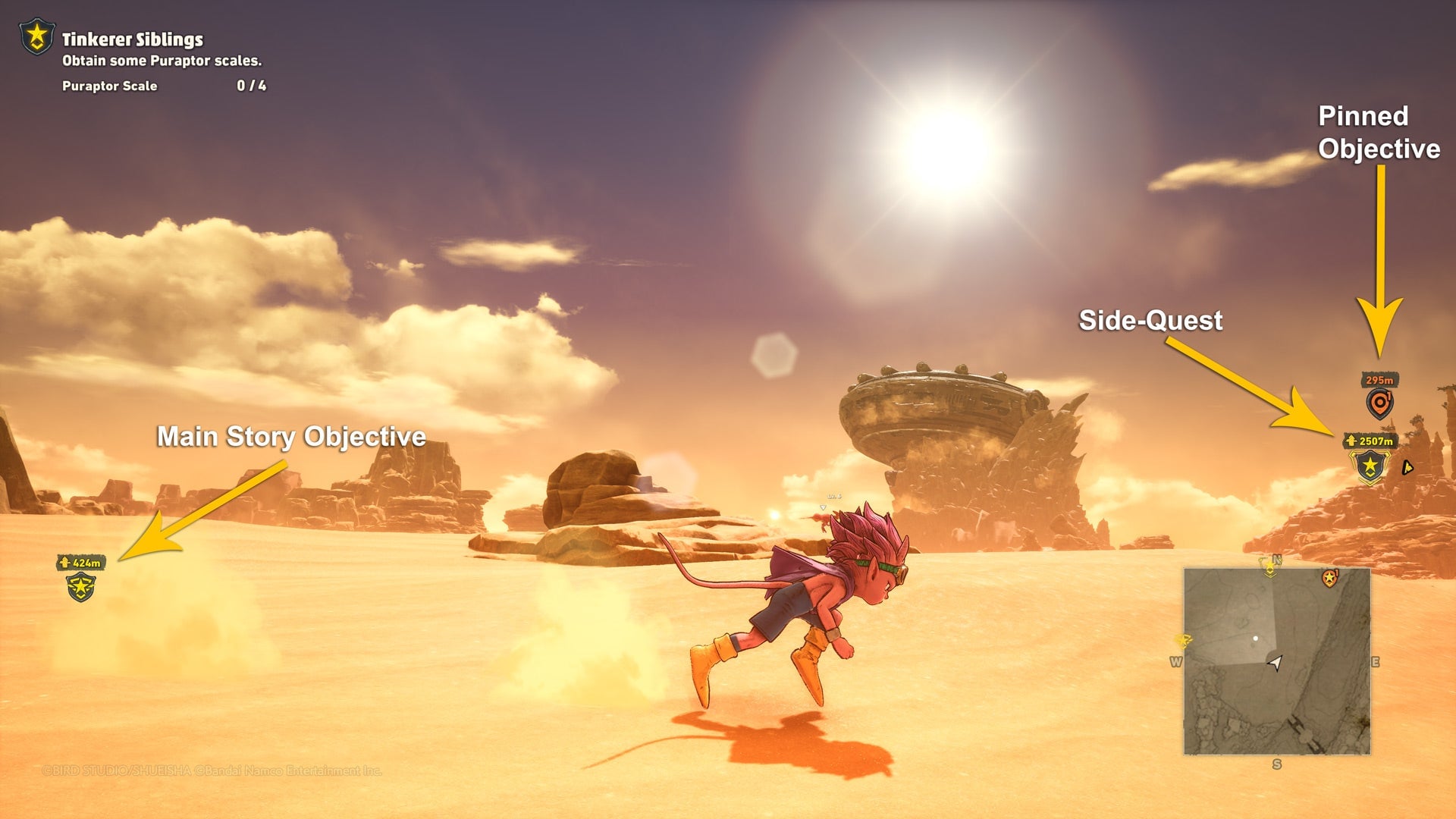The height and width of the screenshot is (819, 1456).
Task: Click the player arrow cursor in the minimap
Action: [1276, 662]
